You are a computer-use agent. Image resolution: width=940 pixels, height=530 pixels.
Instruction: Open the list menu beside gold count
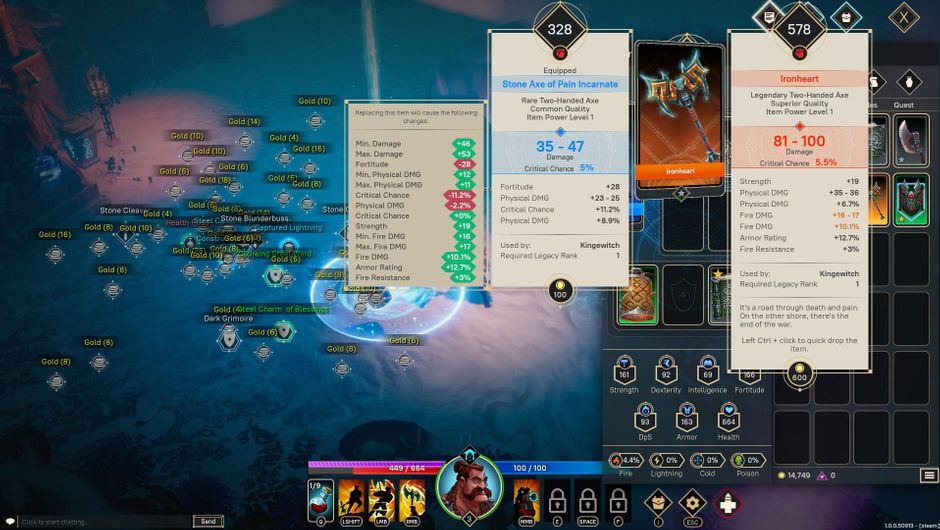(x=929, y=476)
